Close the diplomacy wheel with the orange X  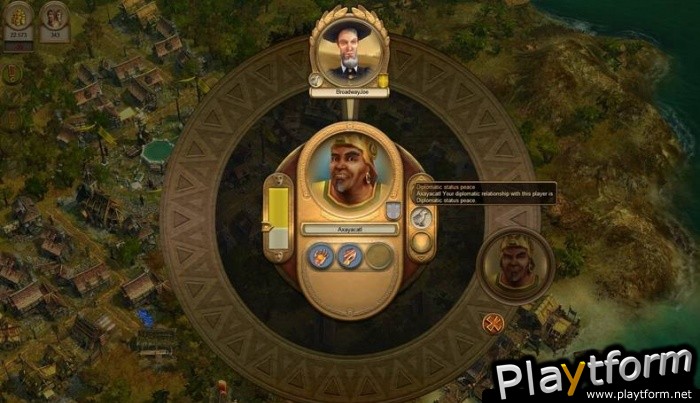tap(493, 322)
